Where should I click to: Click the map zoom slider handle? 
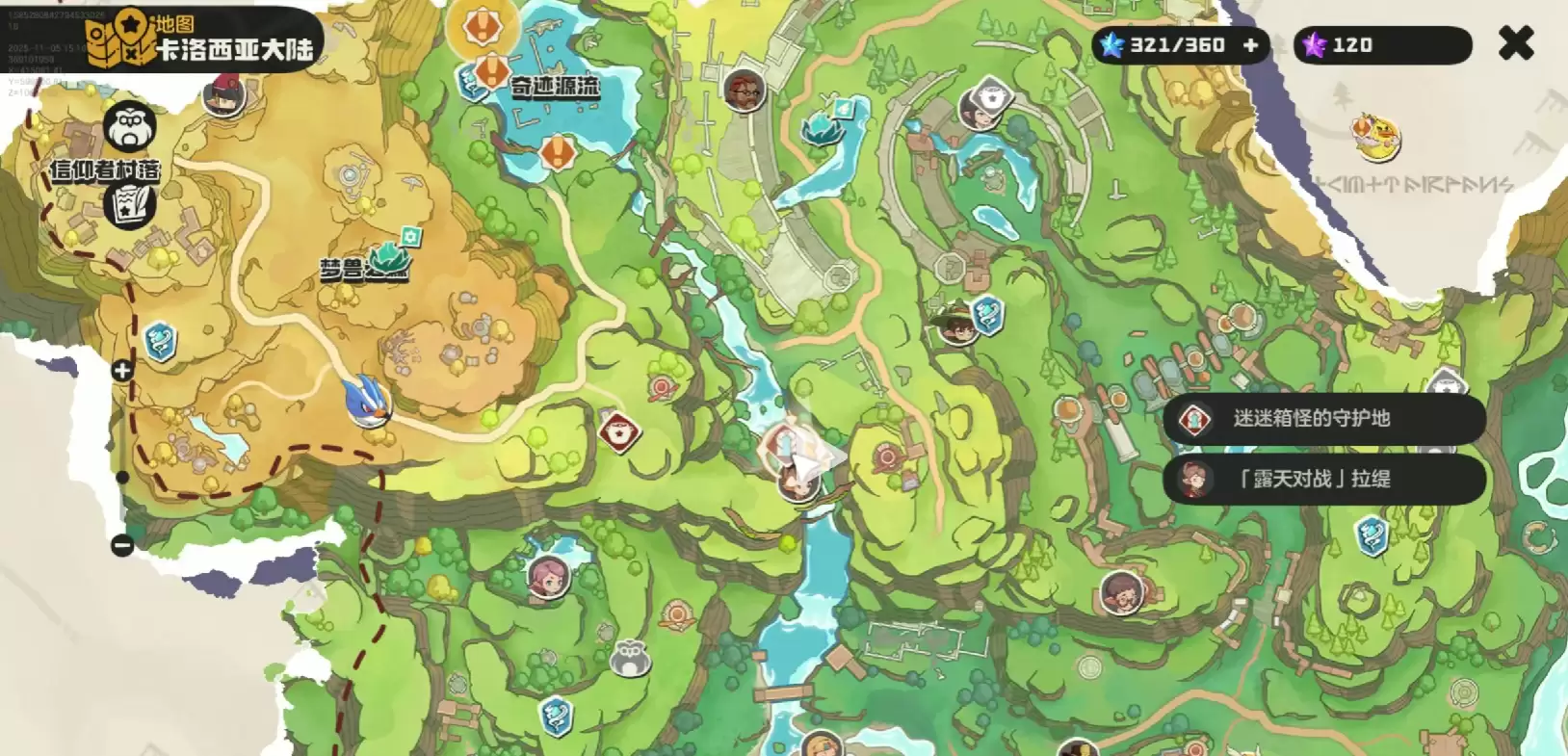click(122, 477)
